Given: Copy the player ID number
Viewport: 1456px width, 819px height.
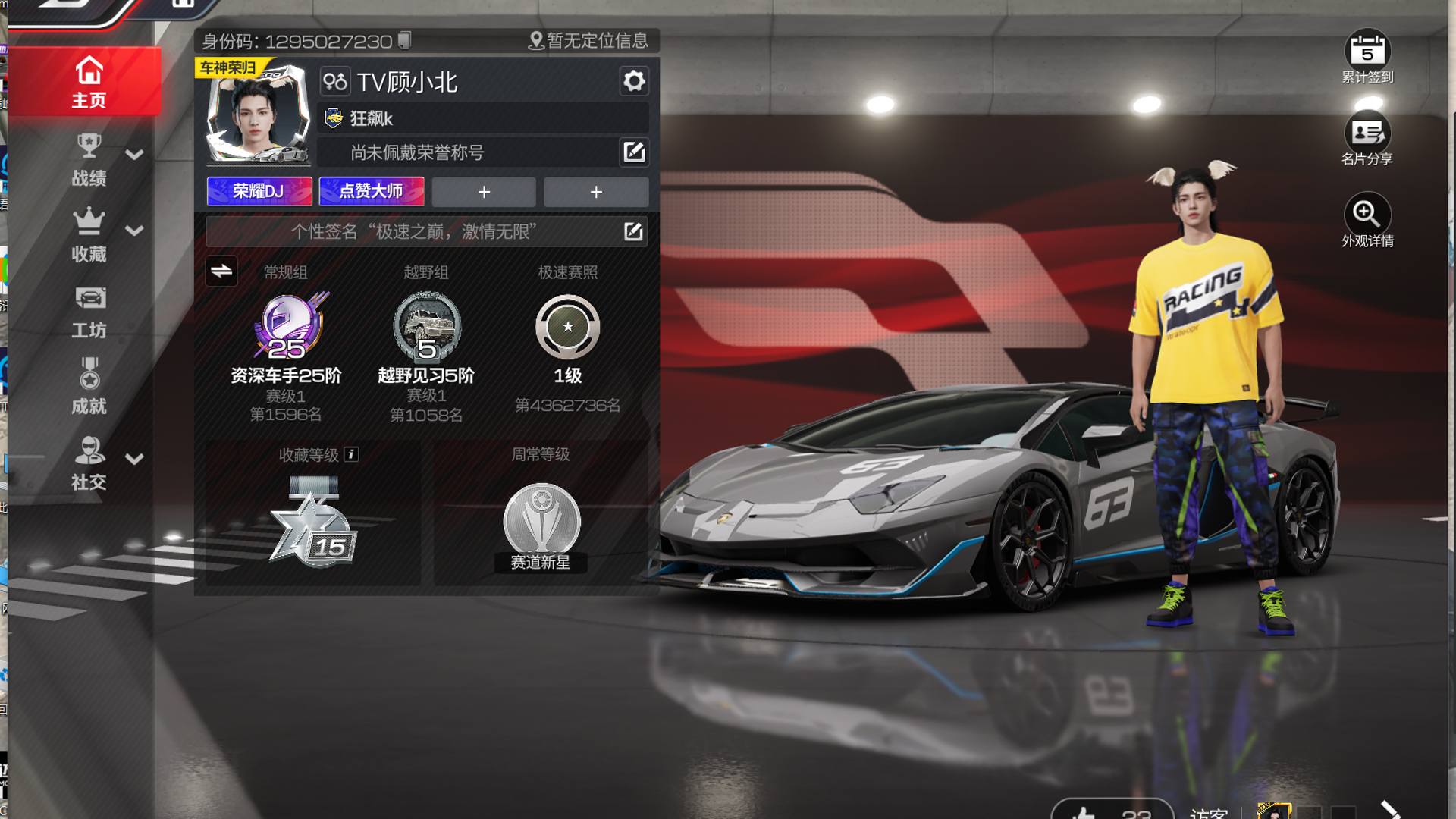Looking at the screenshot, I should [x=405, y=40].
